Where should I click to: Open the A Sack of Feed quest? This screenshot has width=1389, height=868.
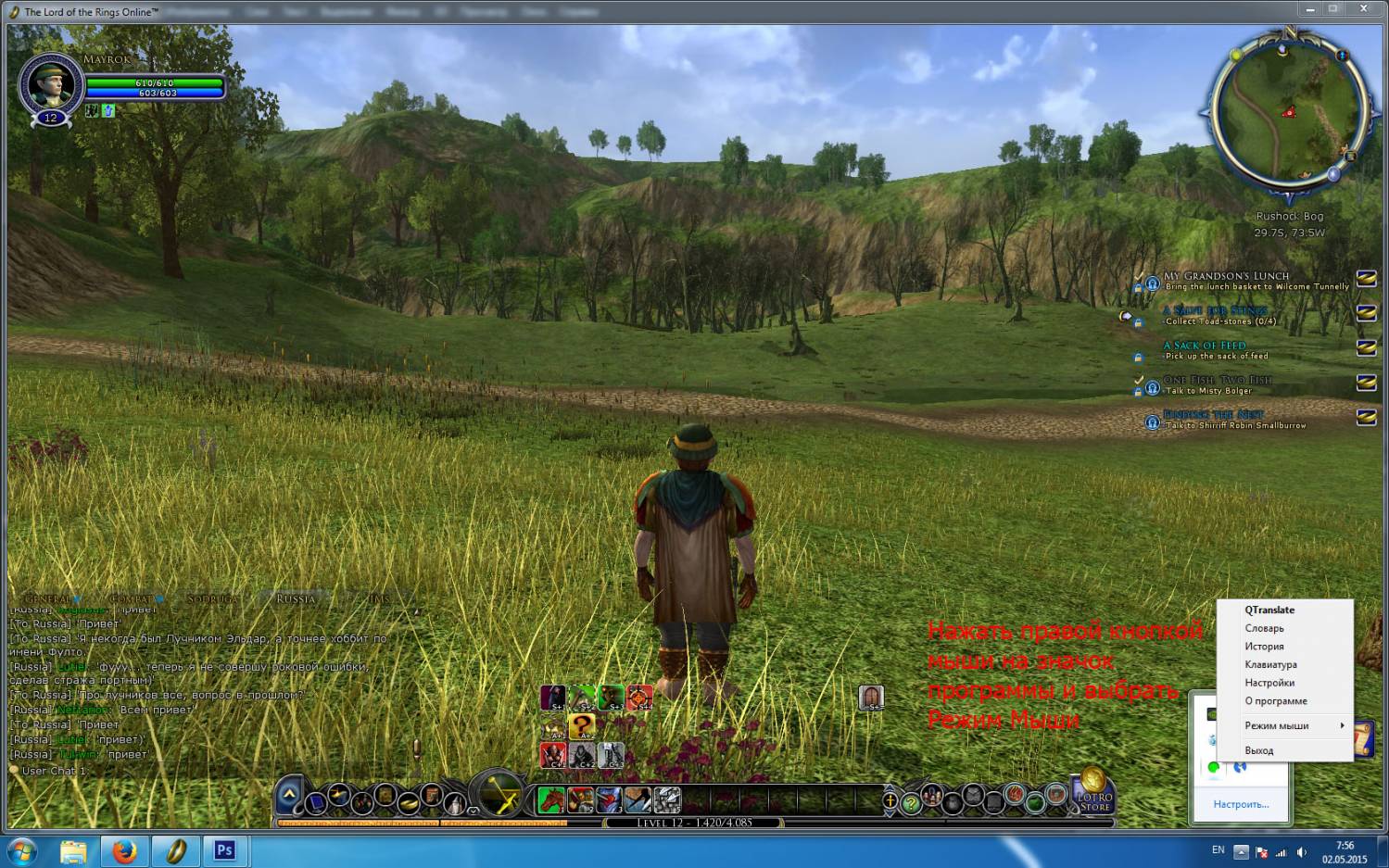point(1204,346)
